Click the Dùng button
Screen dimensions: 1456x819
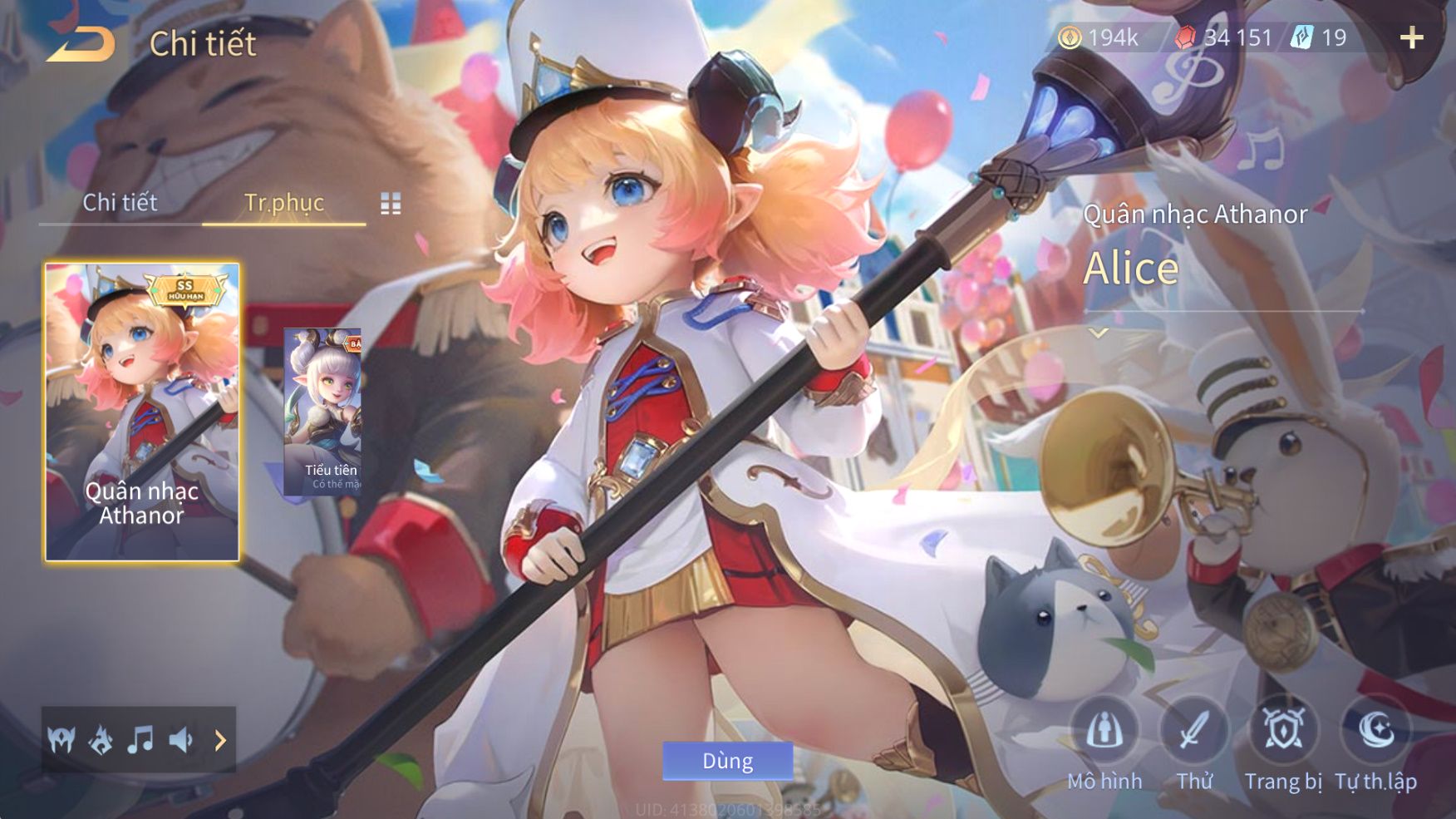pos(727,761)
